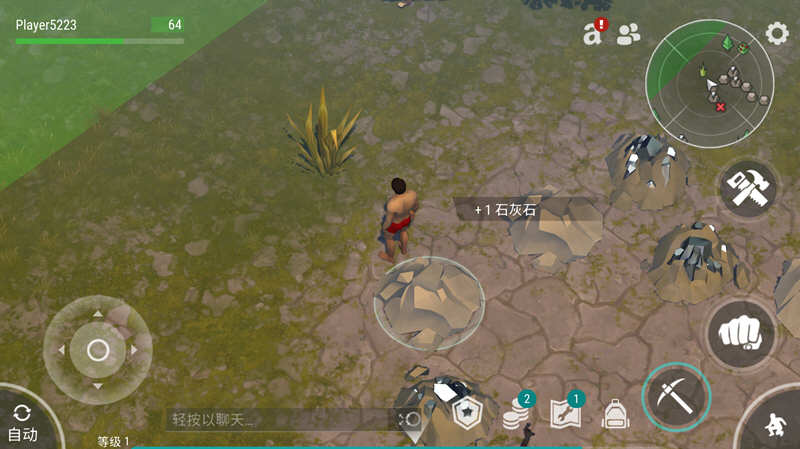Expand the circular minimap
800x449 pixels.
click(x=709, y=81)
